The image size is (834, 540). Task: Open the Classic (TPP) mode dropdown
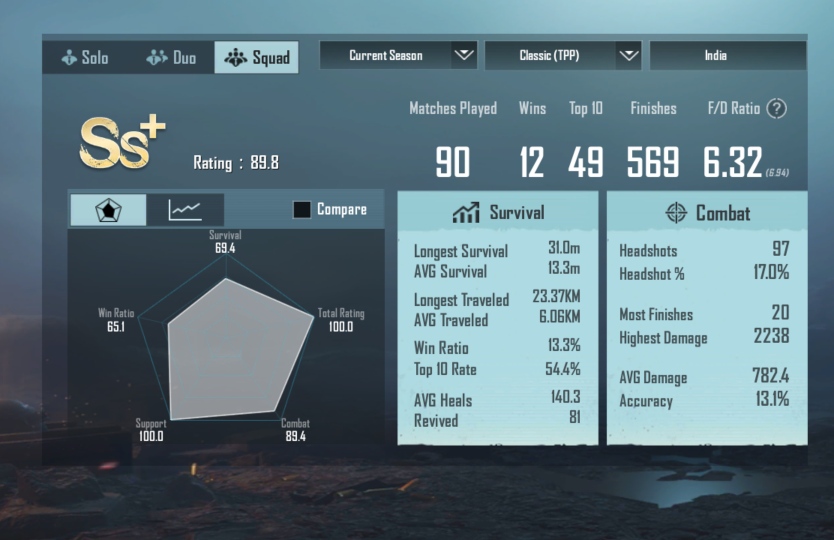click(562, 56)
